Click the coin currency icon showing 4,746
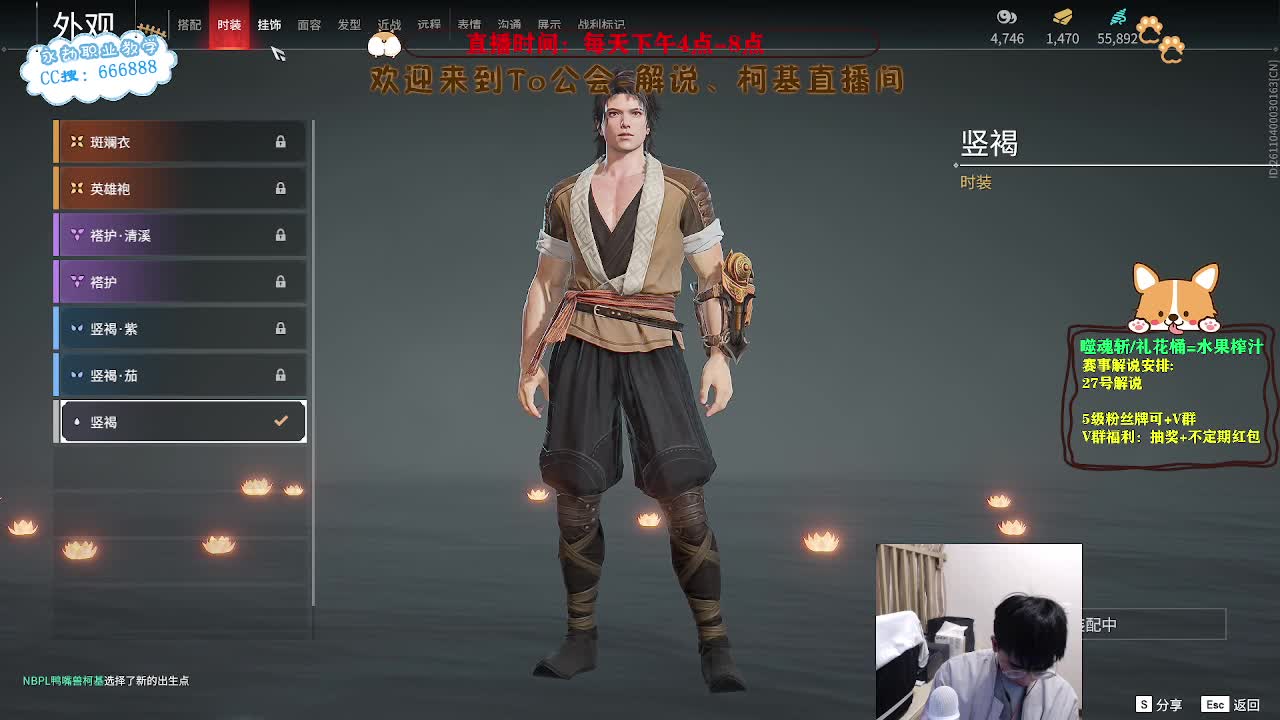 pos(1007,17)
